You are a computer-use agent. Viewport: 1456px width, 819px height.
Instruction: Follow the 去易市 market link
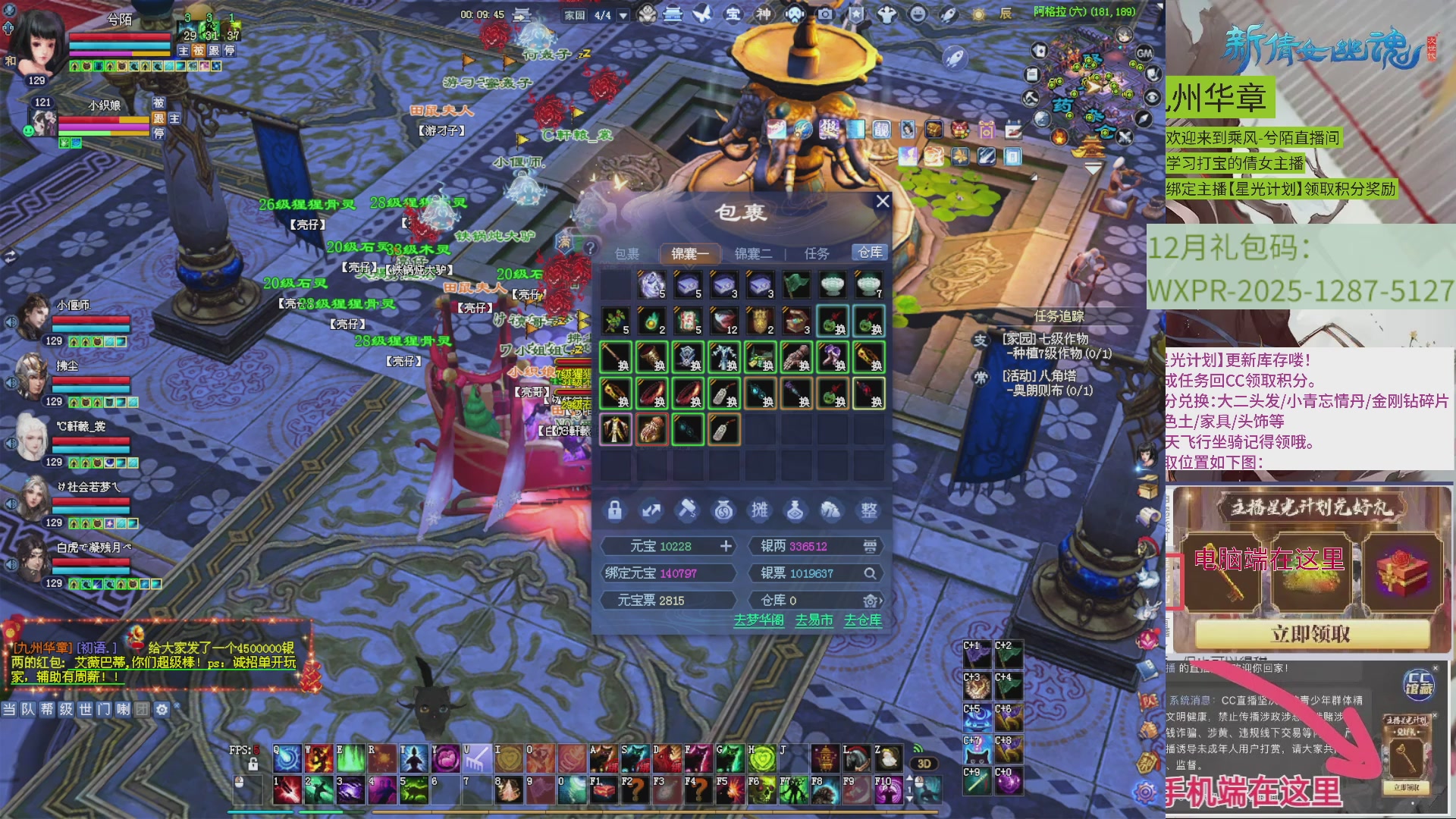(814, 620)
